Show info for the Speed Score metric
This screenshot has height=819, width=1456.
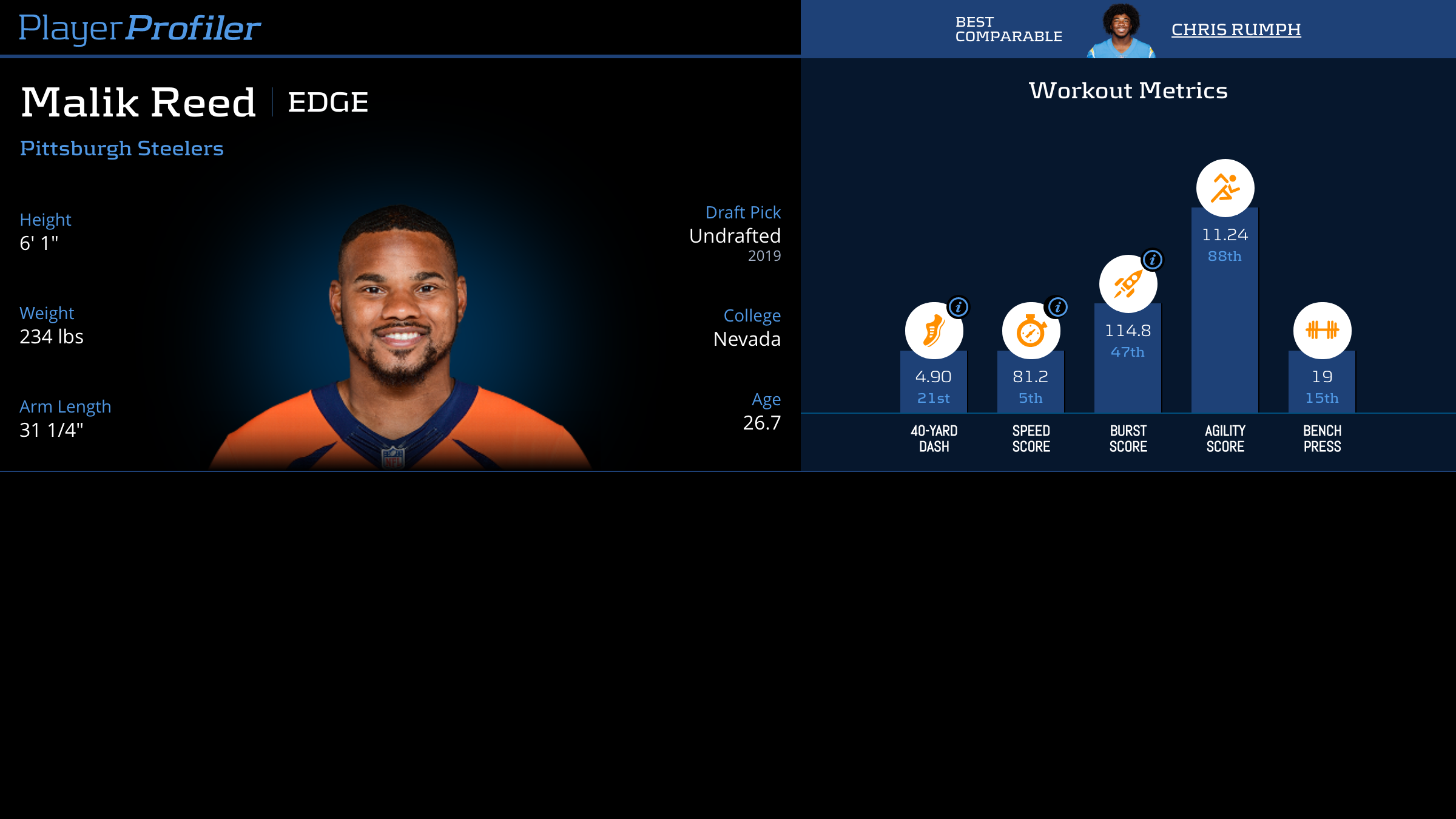coord(1057,307)
